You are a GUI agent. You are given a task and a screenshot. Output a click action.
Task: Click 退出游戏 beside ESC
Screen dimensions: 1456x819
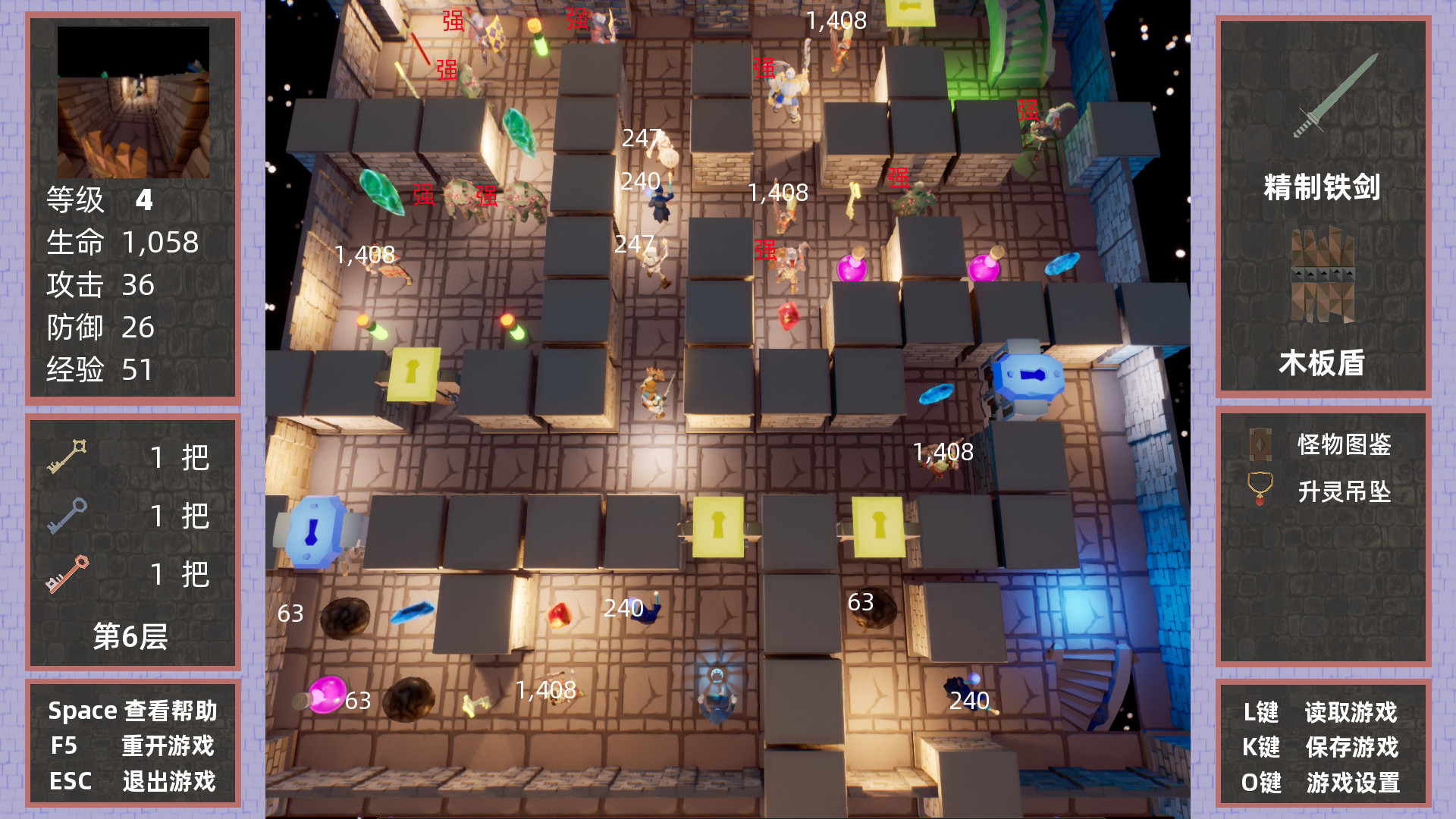pyautogui.click(x=168, y=780)
